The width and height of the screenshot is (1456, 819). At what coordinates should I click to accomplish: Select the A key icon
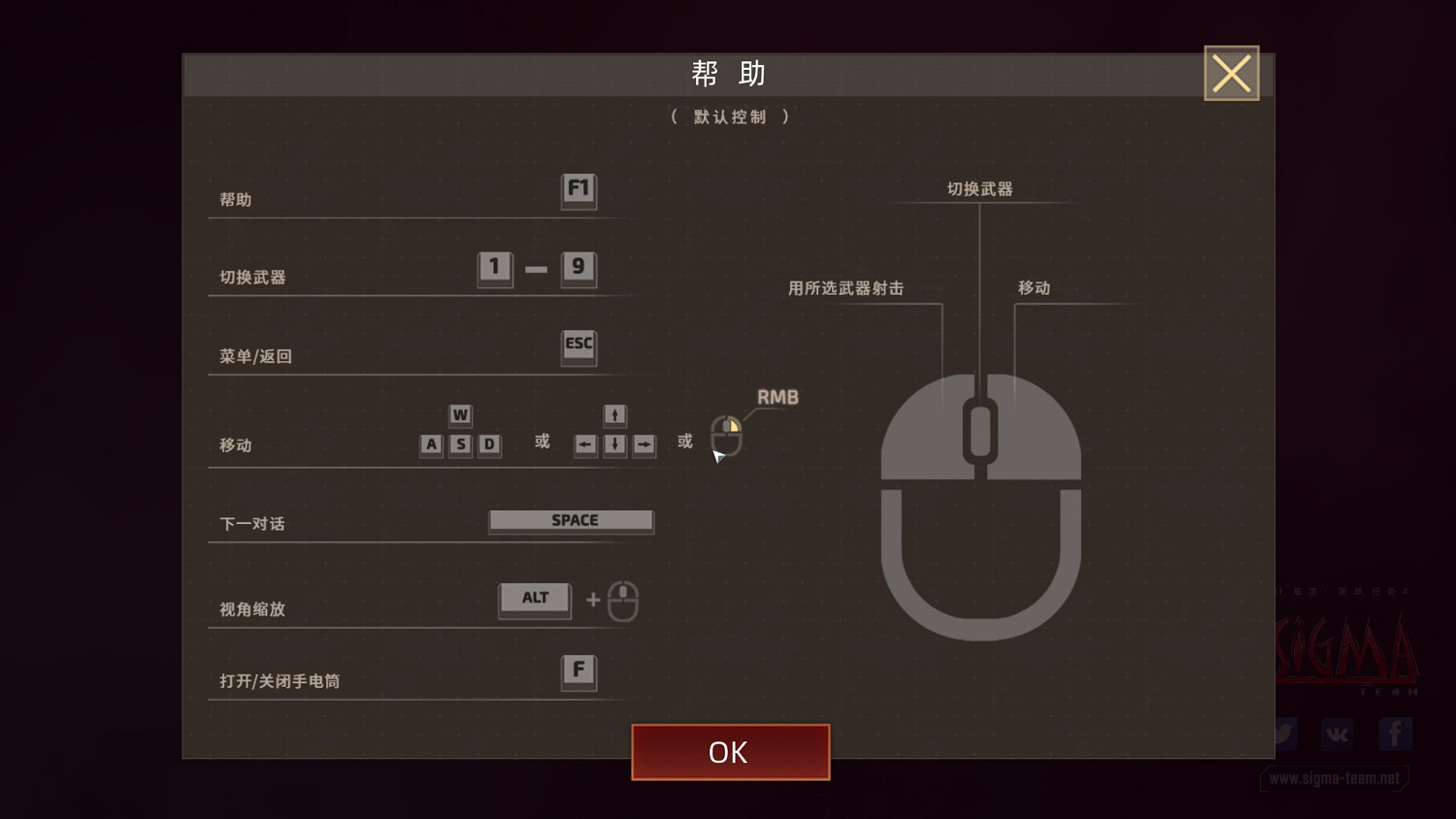[431, 444]
